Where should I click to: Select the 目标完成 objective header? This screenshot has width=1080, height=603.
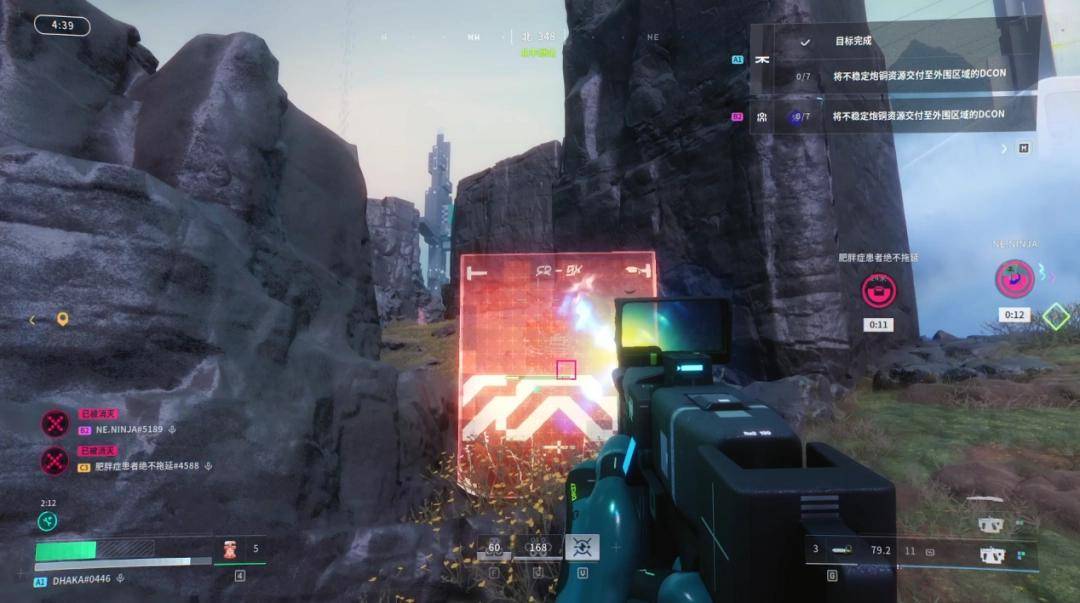tap(852, 41)
